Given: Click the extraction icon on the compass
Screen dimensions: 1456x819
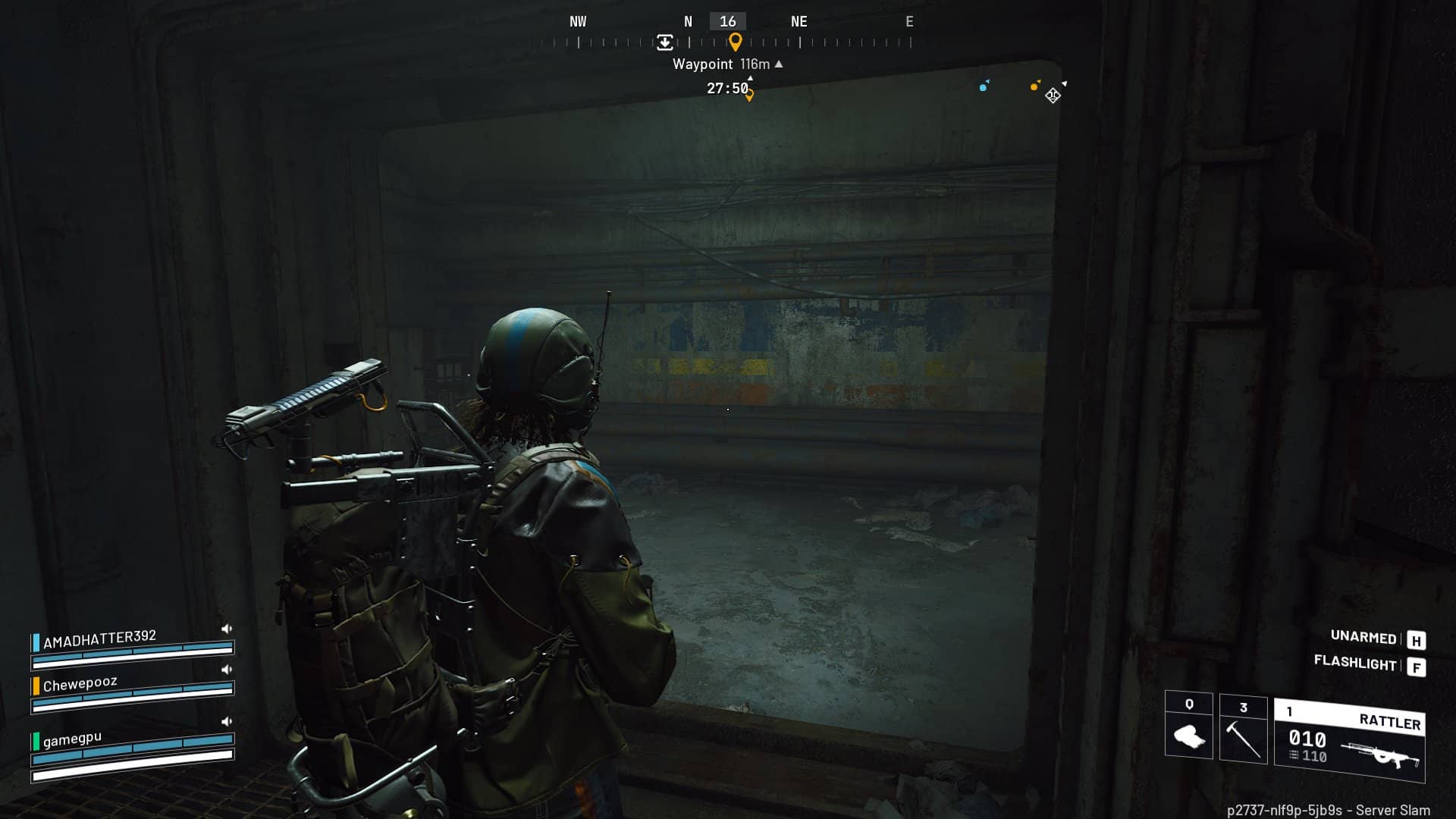Looking at the screenshot, I should [x=664, y=42].
